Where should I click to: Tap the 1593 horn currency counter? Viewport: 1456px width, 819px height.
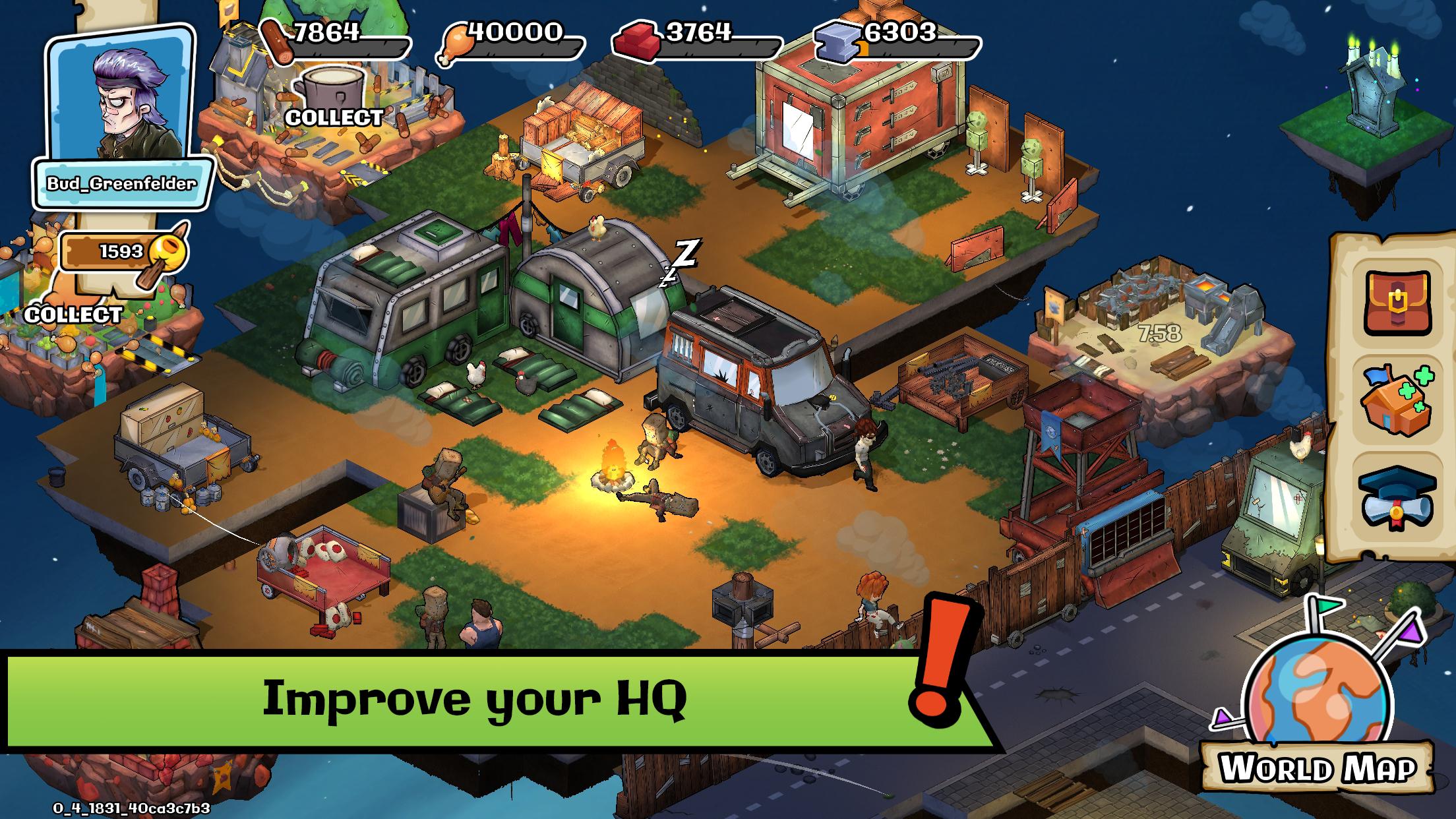coord(122,252)
